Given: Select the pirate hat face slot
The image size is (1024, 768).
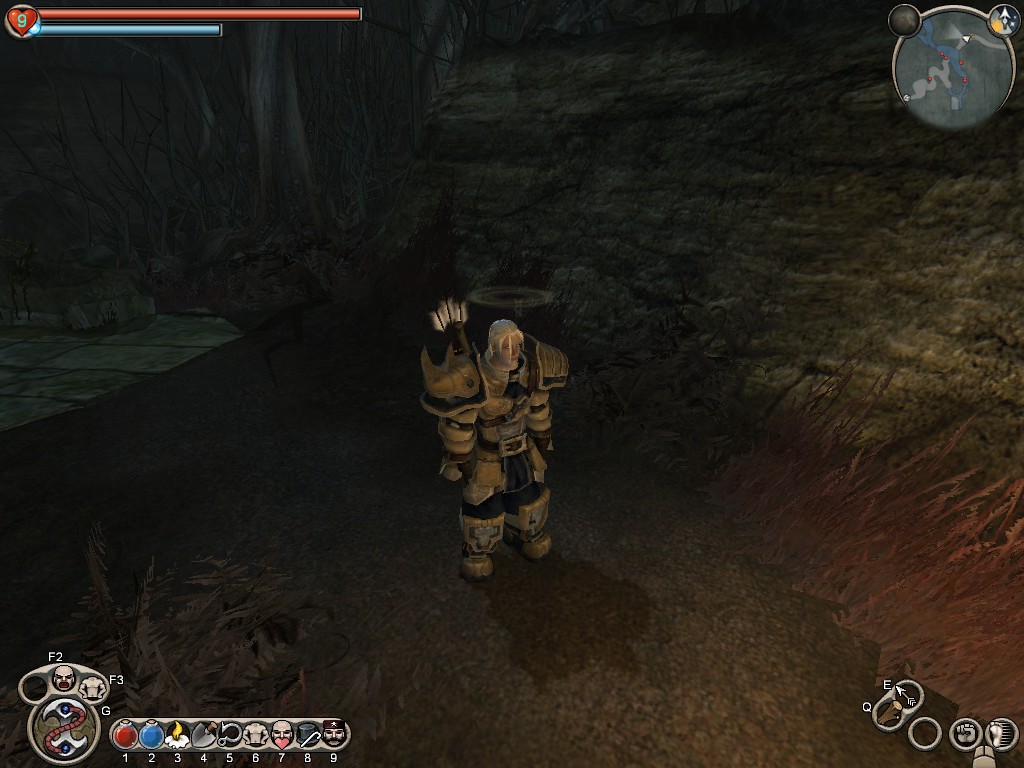Looking at the screenshot, I should (333, 736).
